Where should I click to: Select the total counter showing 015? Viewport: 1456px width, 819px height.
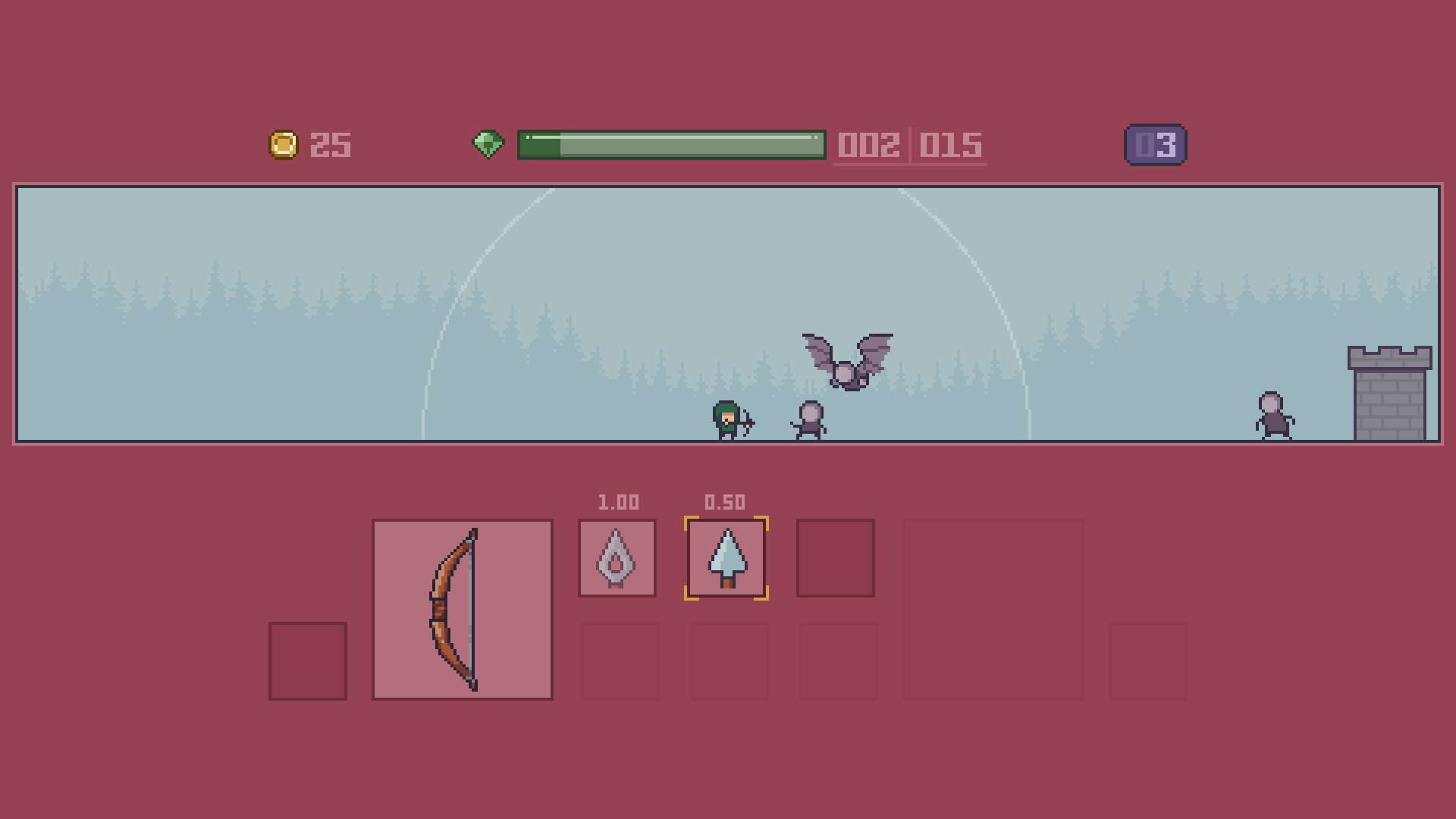click(x=949, y=146)
